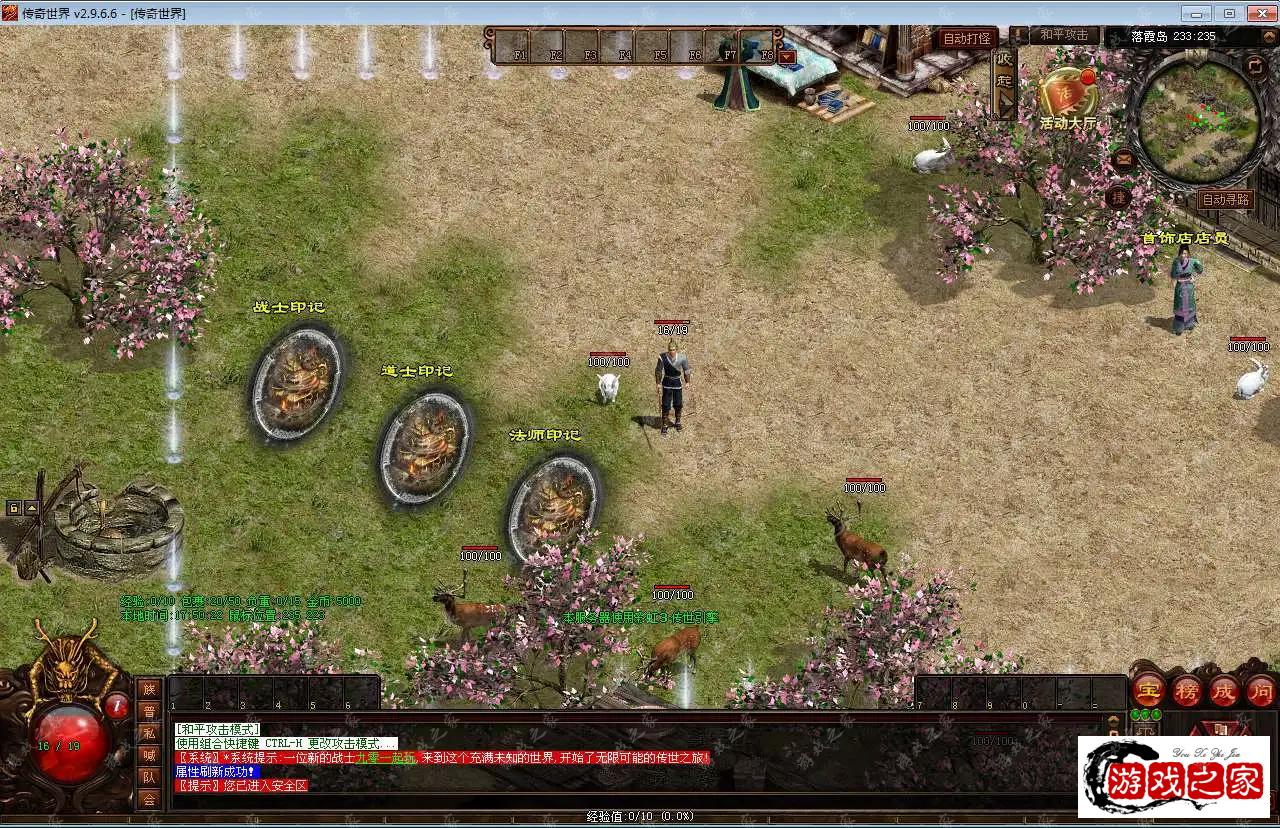Maximize the game window

point(1229,13)
